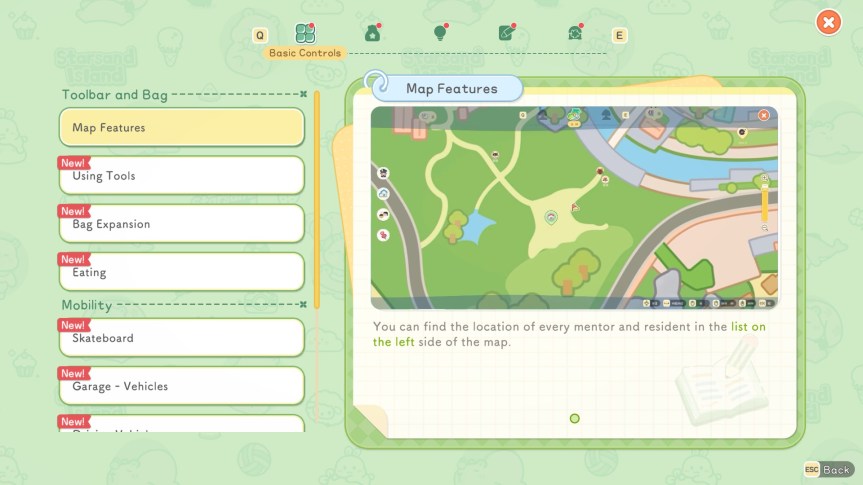Choose the Eating guide entry
Viewport: 863px width, 485px height.
pyautogui.click(x=181, y=272)
